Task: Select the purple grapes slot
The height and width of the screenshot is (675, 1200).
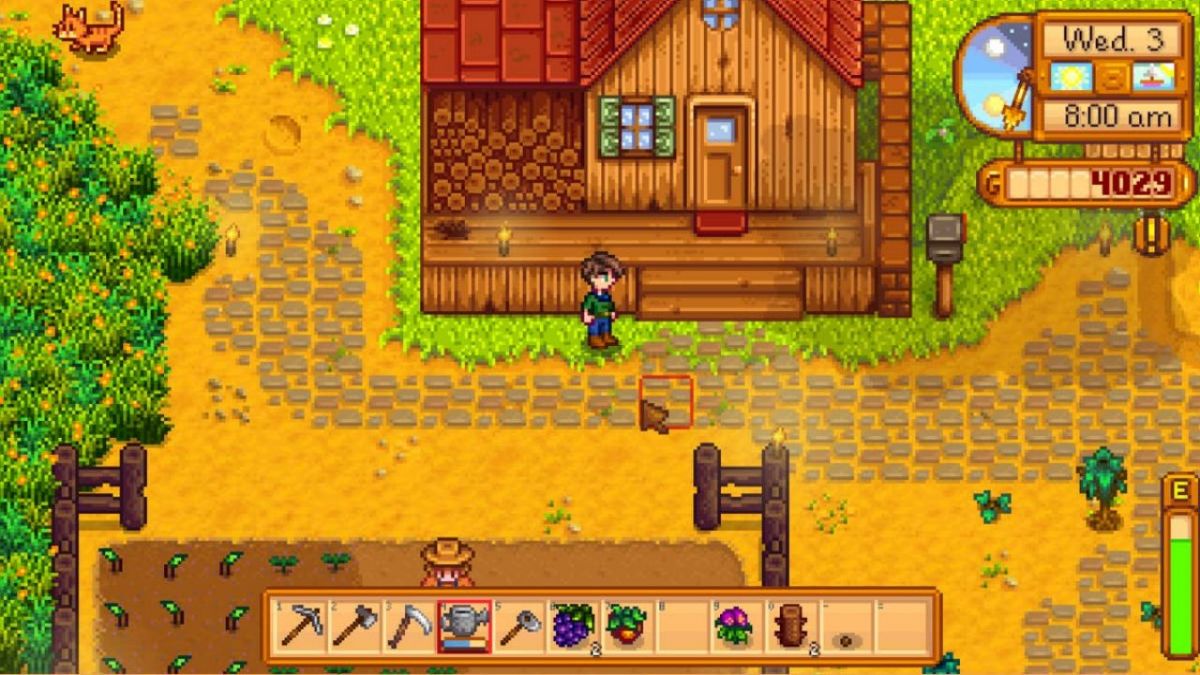Action: click(573, 626)
